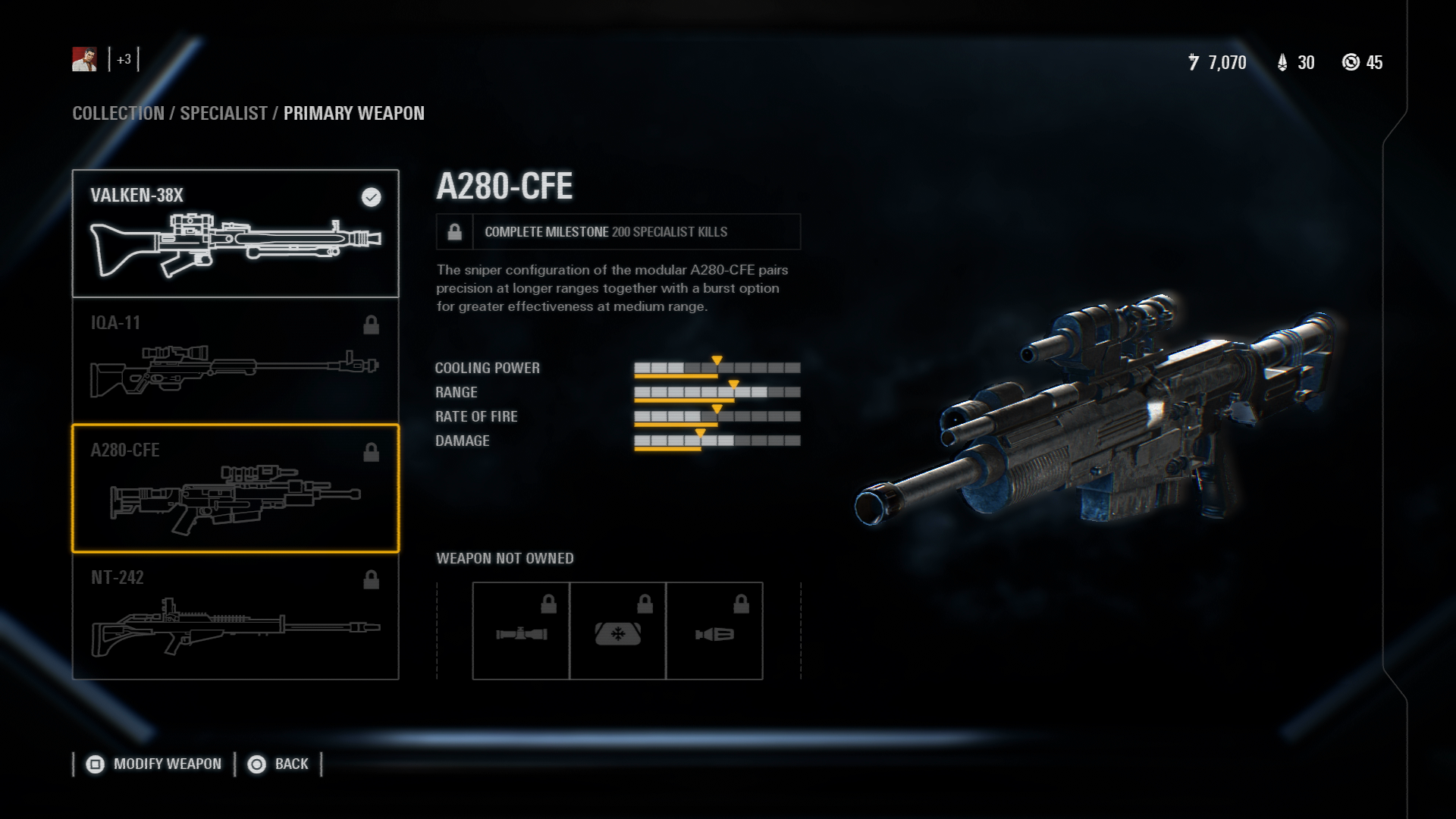Click the lock badge on the NT-242 weapon

[371, 579]
